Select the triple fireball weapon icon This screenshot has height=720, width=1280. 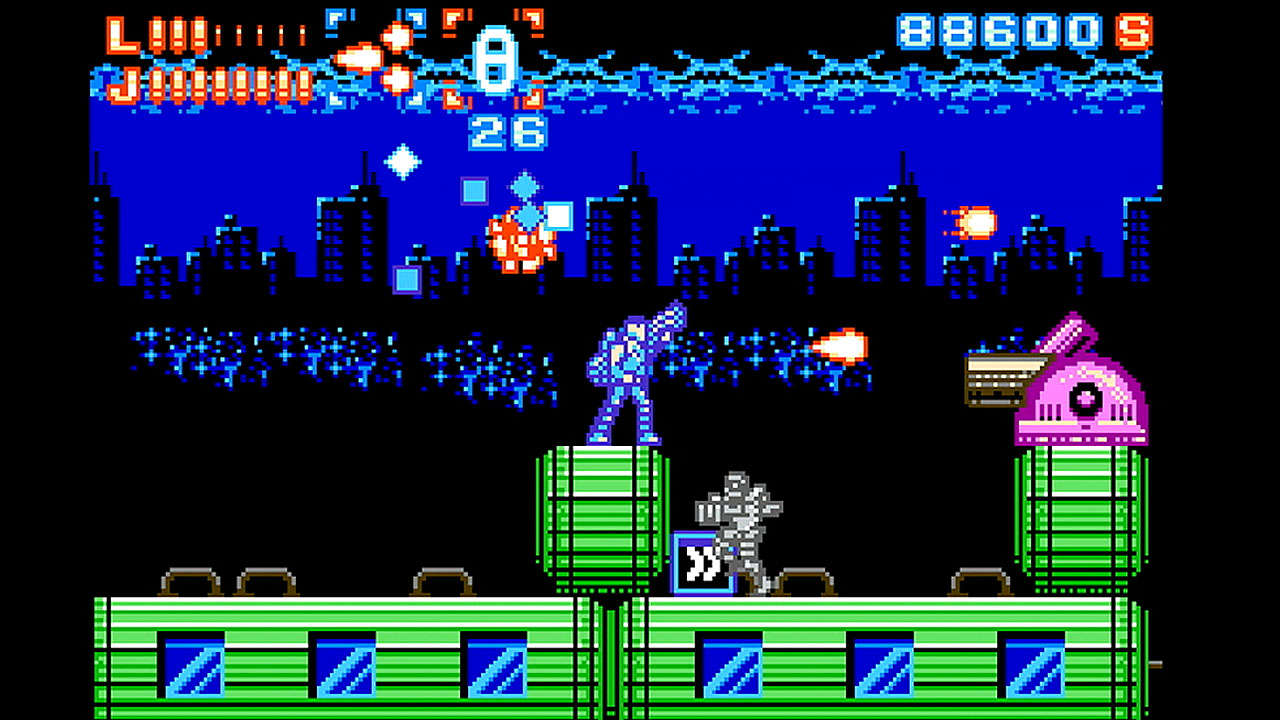pyautogui.click(x=377, y=58)
